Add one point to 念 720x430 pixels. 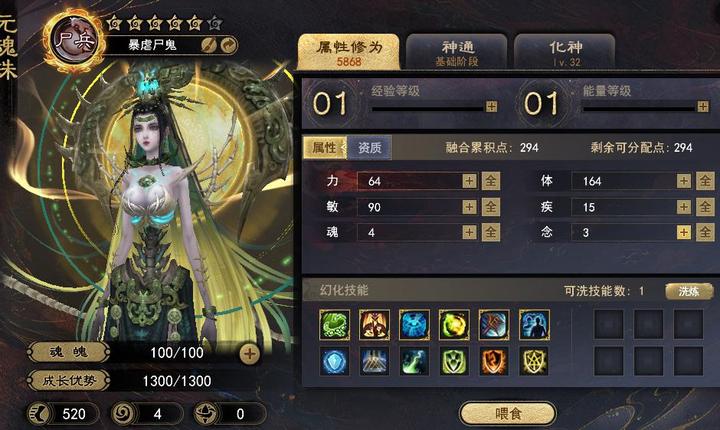683,232
